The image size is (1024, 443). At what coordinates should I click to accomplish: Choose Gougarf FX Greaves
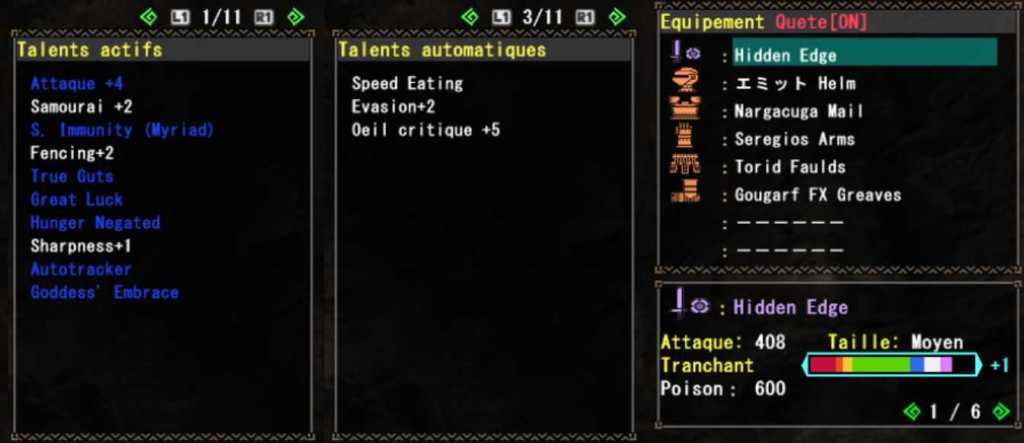(817, 195)
